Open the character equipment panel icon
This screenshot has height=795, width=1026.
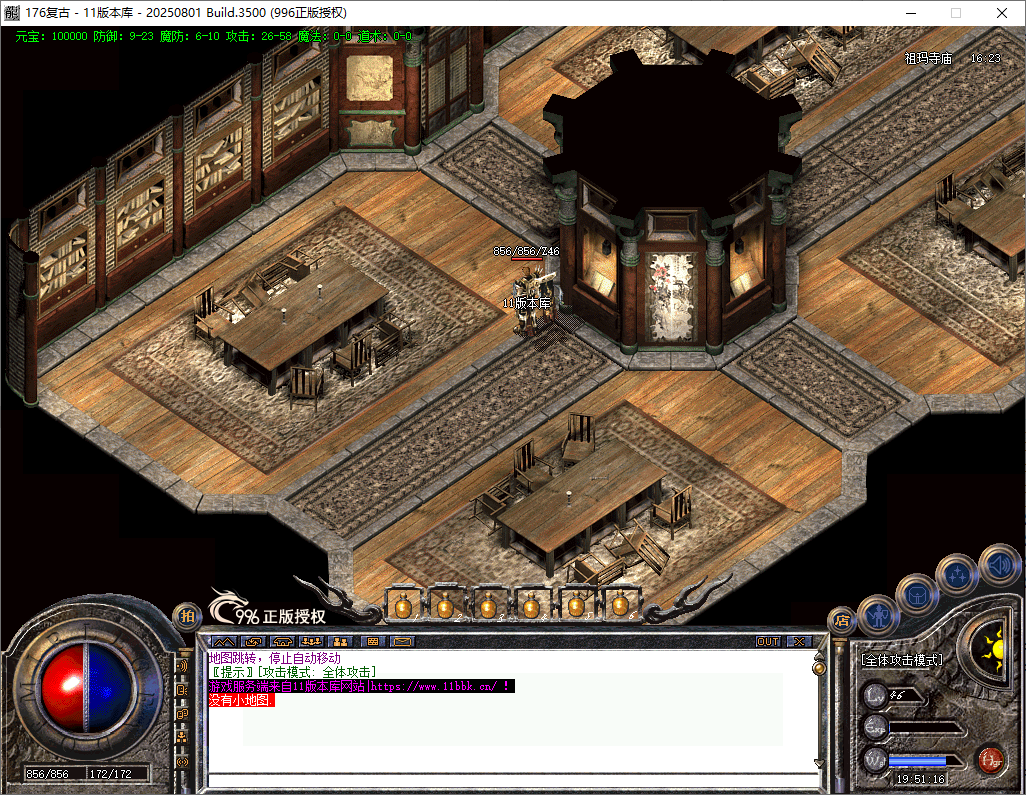tap(879, 612)
